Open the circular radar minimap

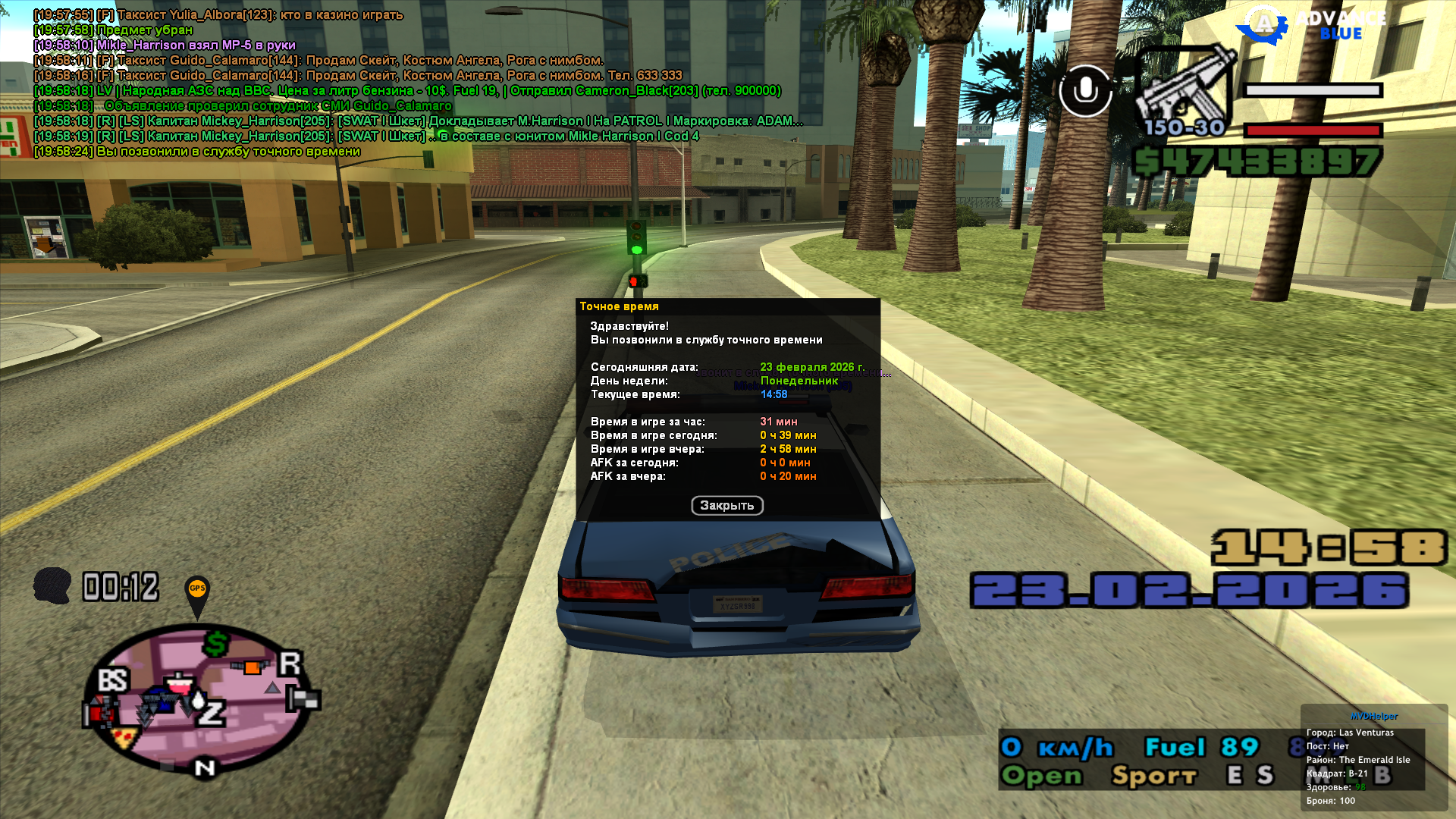click(200, 698)
